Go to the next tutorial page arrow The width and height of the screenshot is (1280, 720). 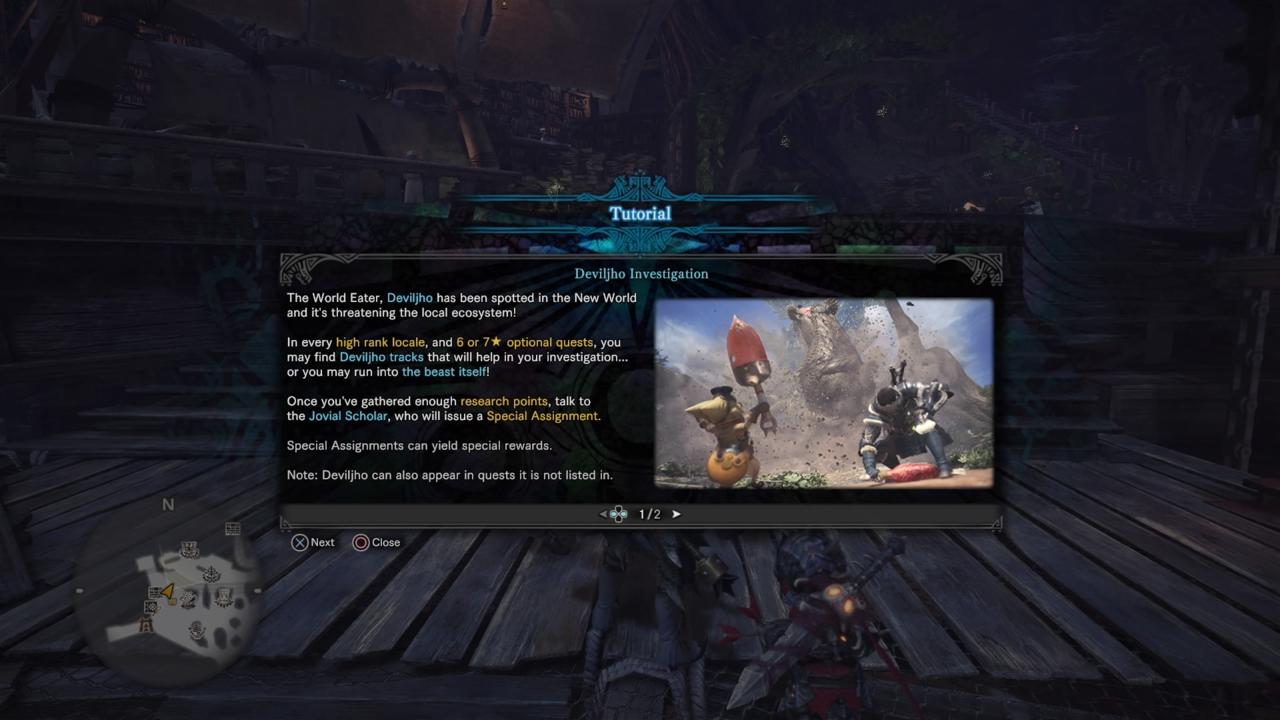[x=676, y=514]
